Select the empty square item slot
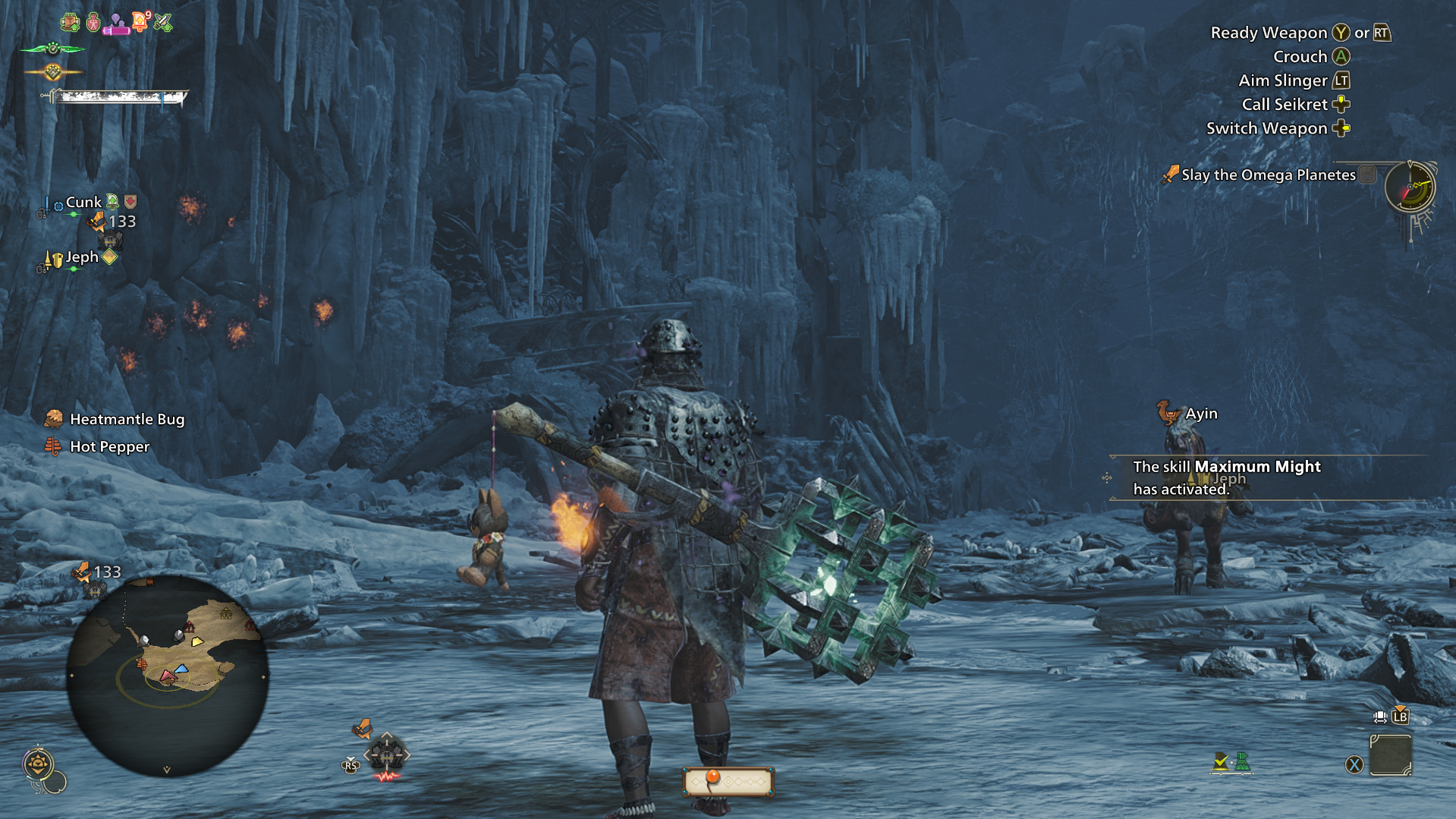The width and height of the screenshot is (1456, 819). (x=1390, y=756)
